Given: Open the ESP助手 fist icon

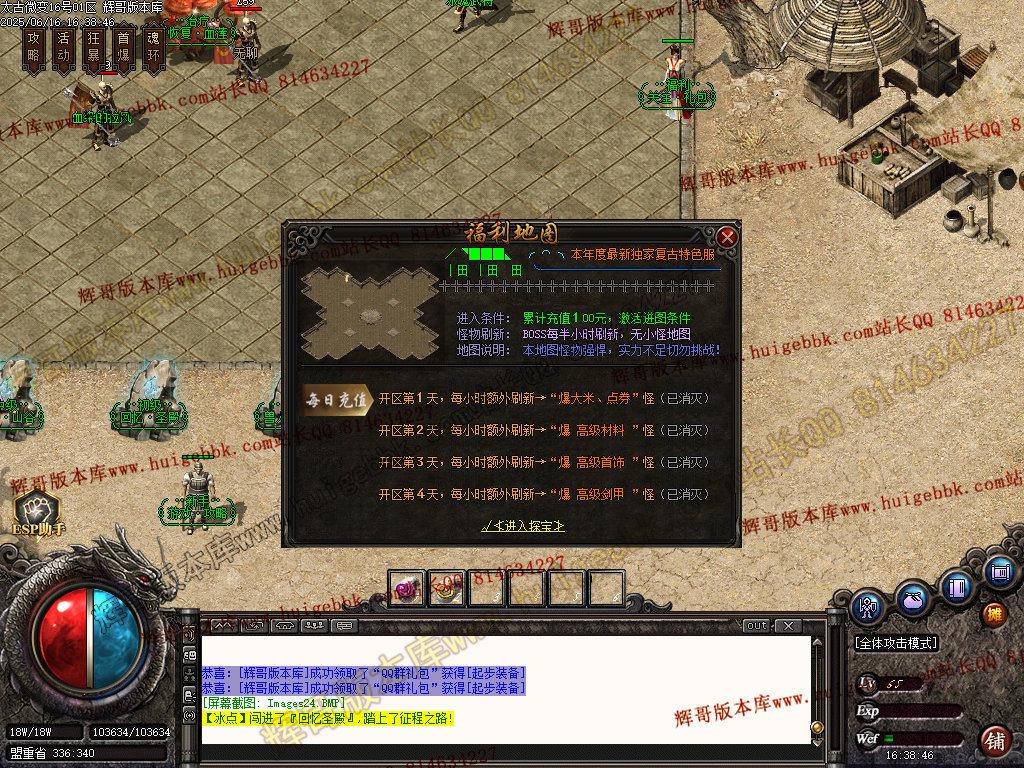Looking at the screenshot, I should click(x=37, y=509).
